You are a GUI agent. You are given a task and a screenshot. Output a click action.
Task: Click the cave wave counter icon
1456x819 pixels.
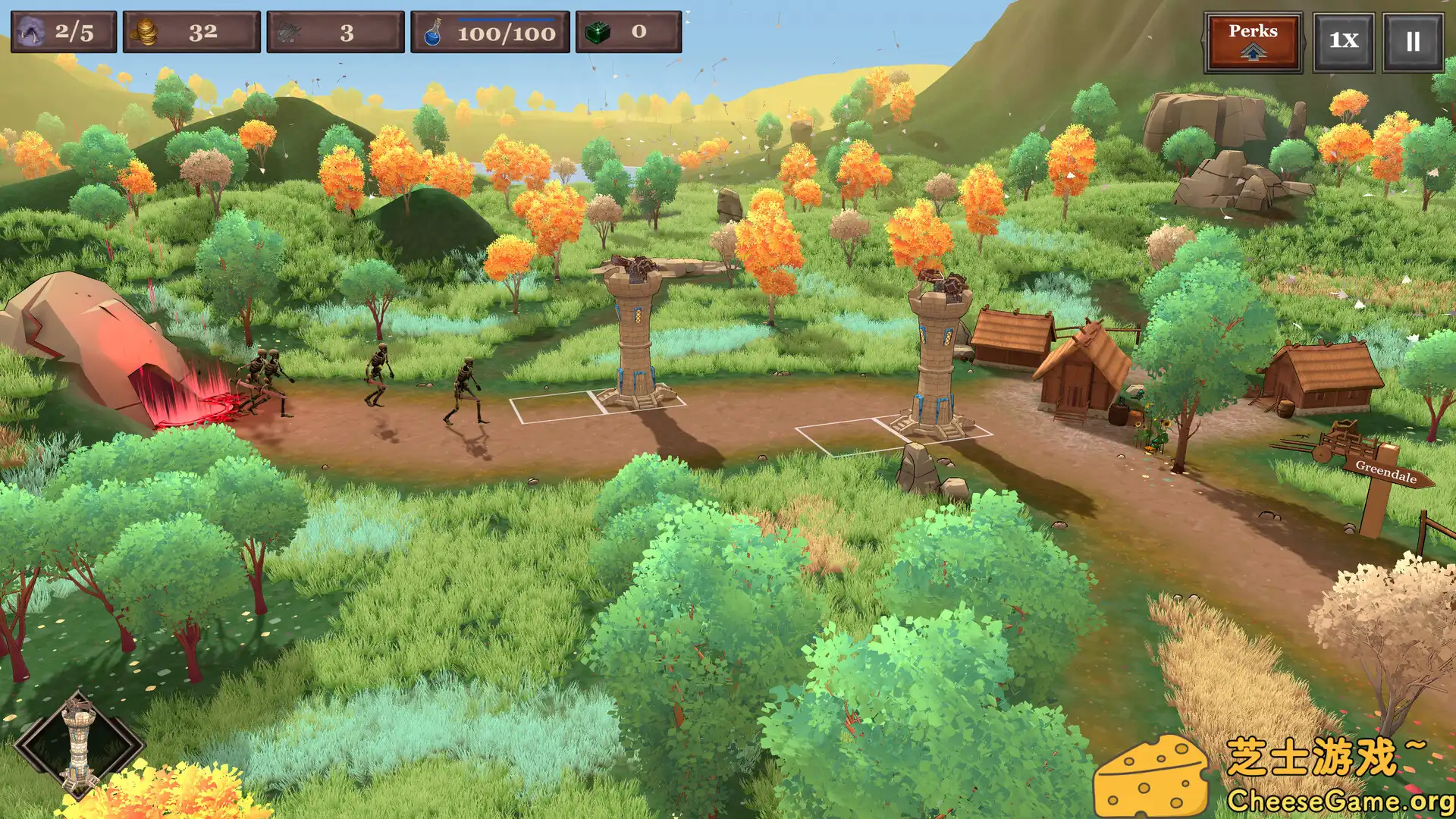[29, 30]
